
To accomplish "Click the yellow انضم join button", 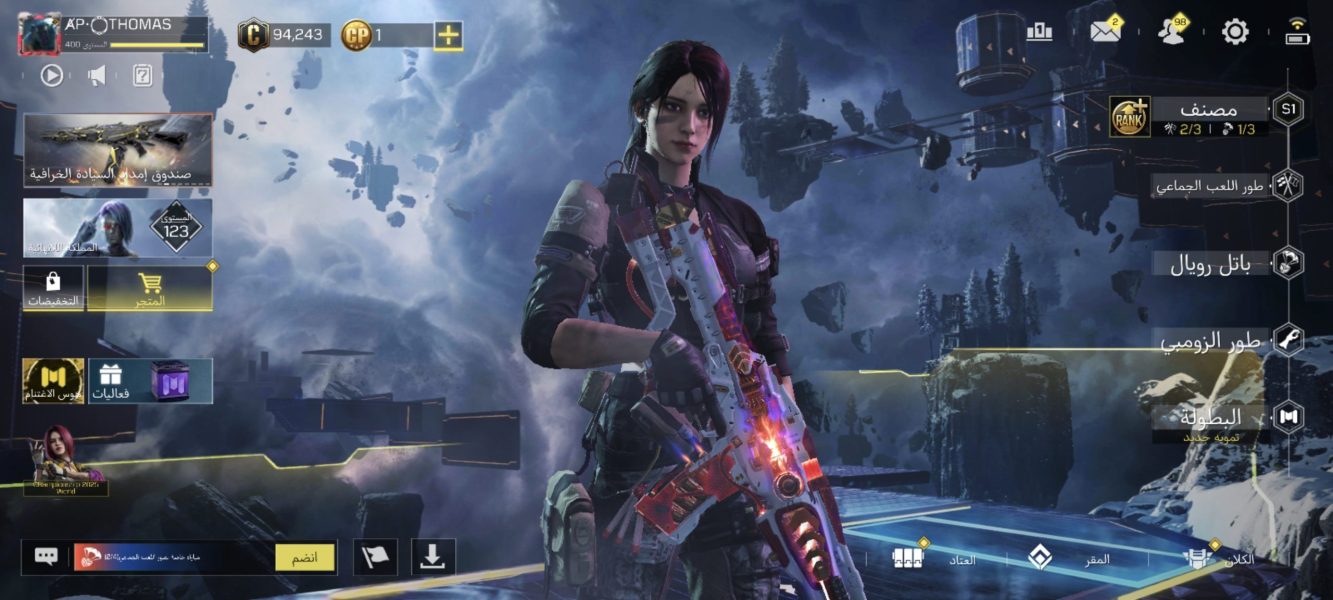I will (305, 557).
